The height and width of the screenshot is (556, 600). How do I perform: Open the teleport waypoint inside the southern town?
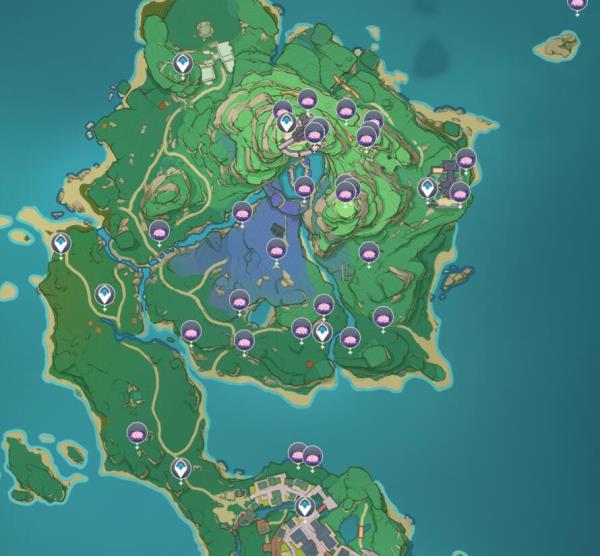304,508
